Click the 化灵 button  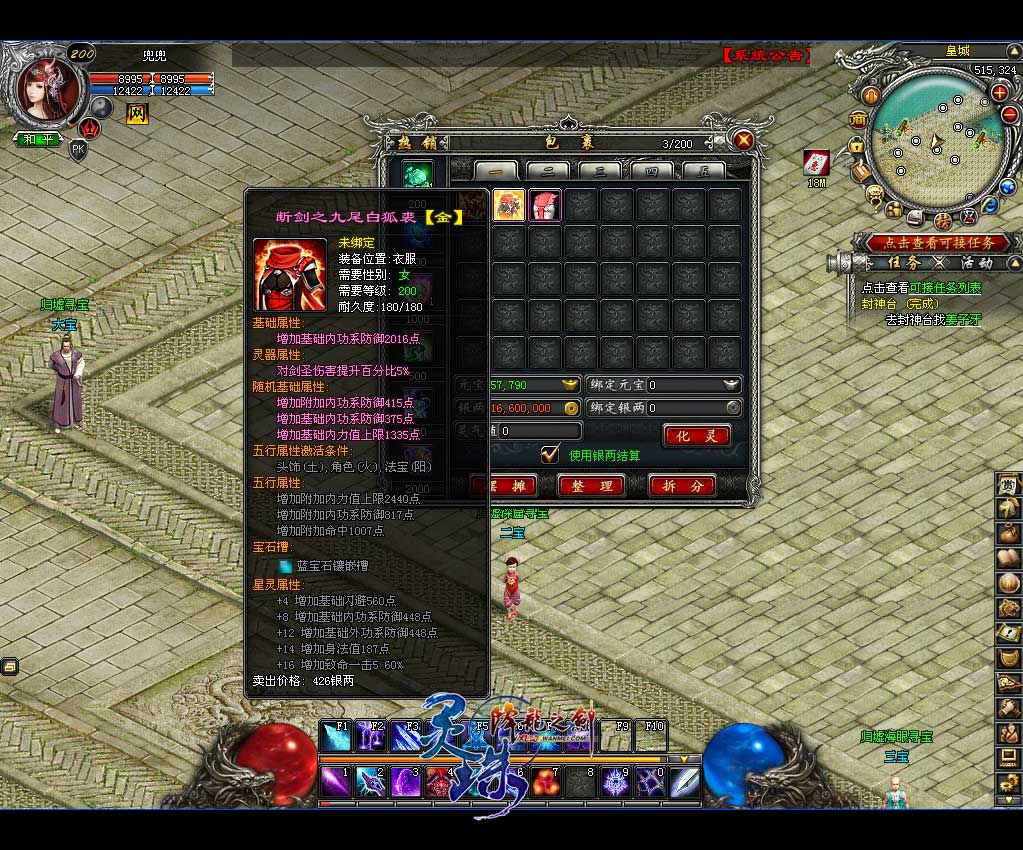[x=696, y=436]
